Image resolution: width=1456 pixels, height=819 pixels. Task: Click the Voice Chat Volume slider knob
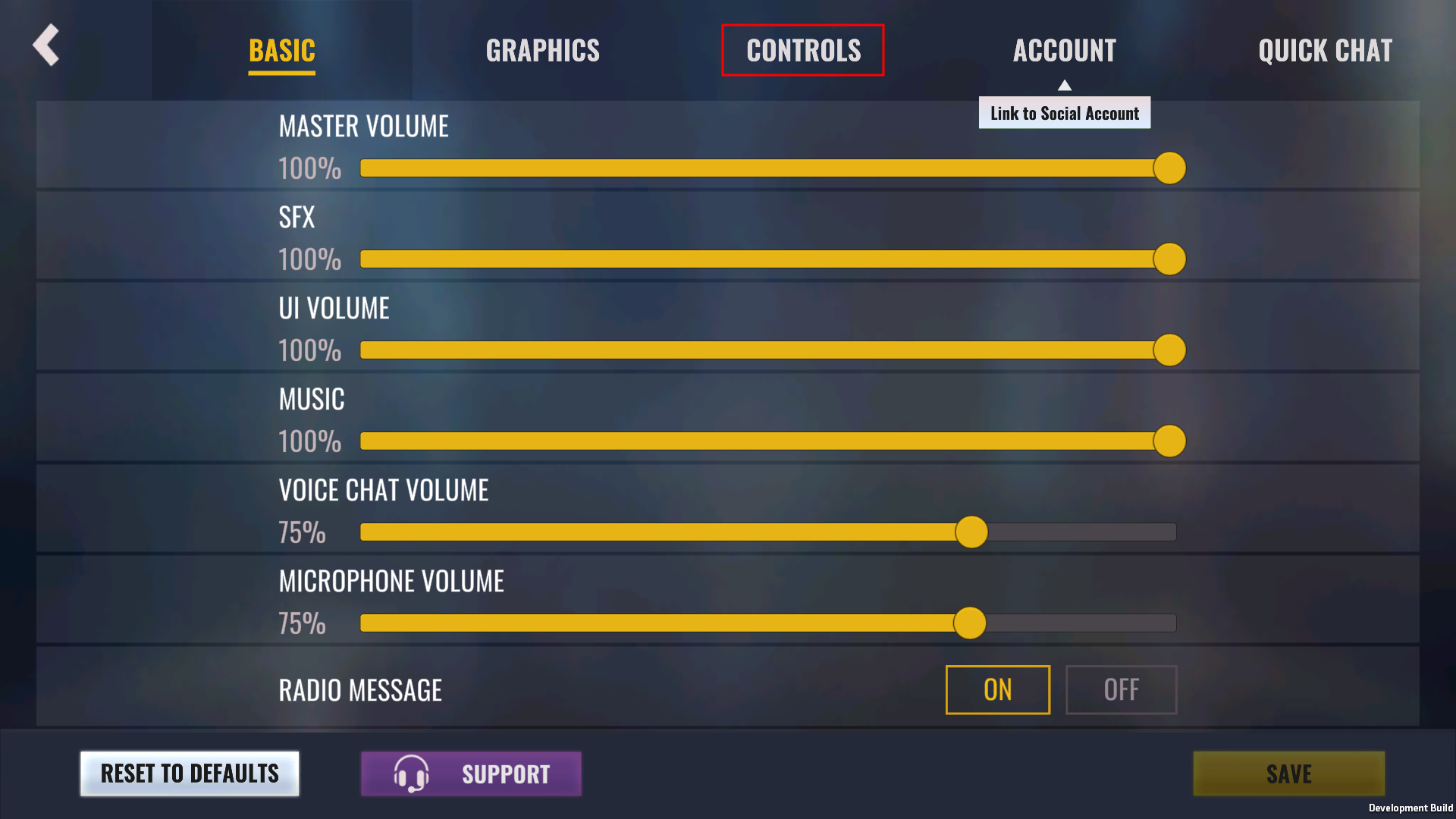[971, 532]
